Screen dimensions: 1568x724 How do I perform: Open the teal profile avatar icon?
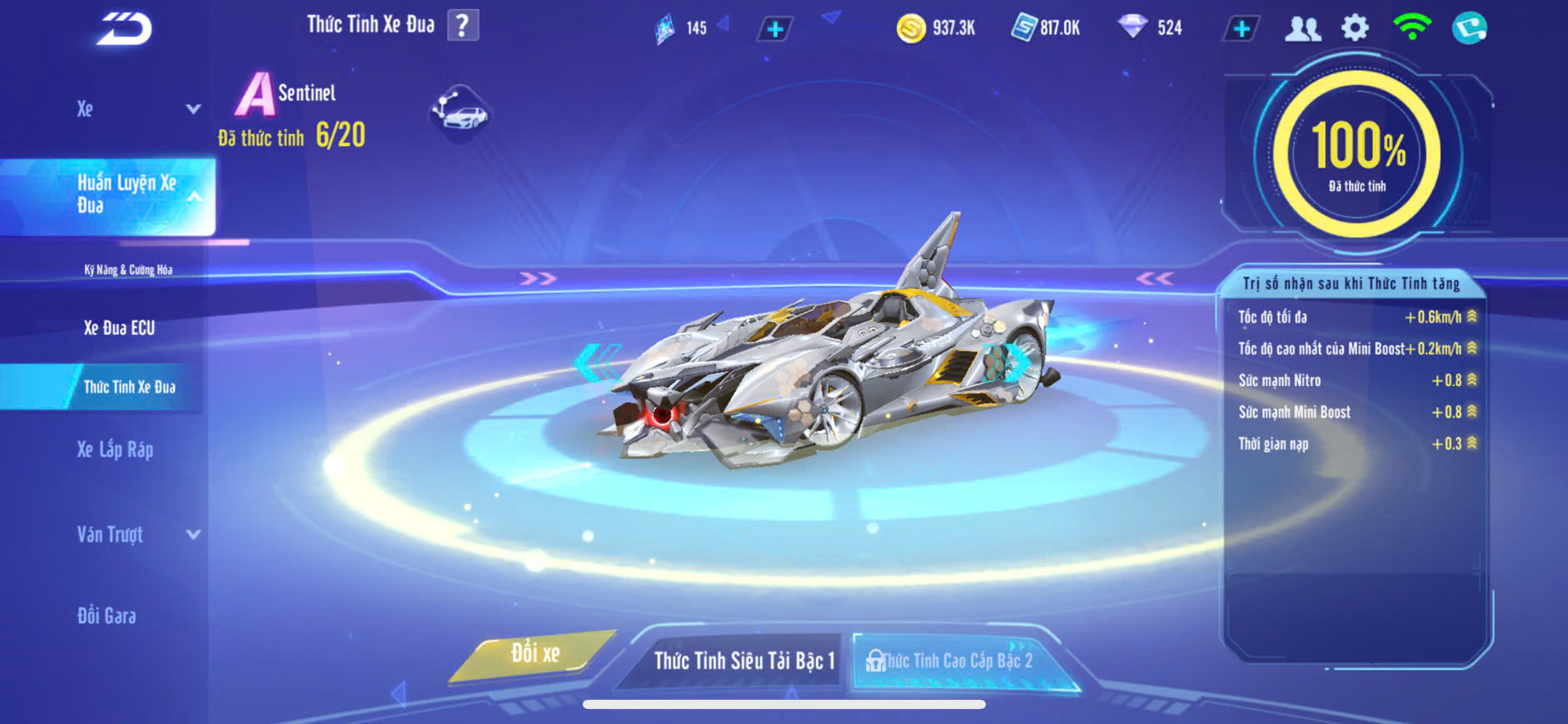(1469, 28)
